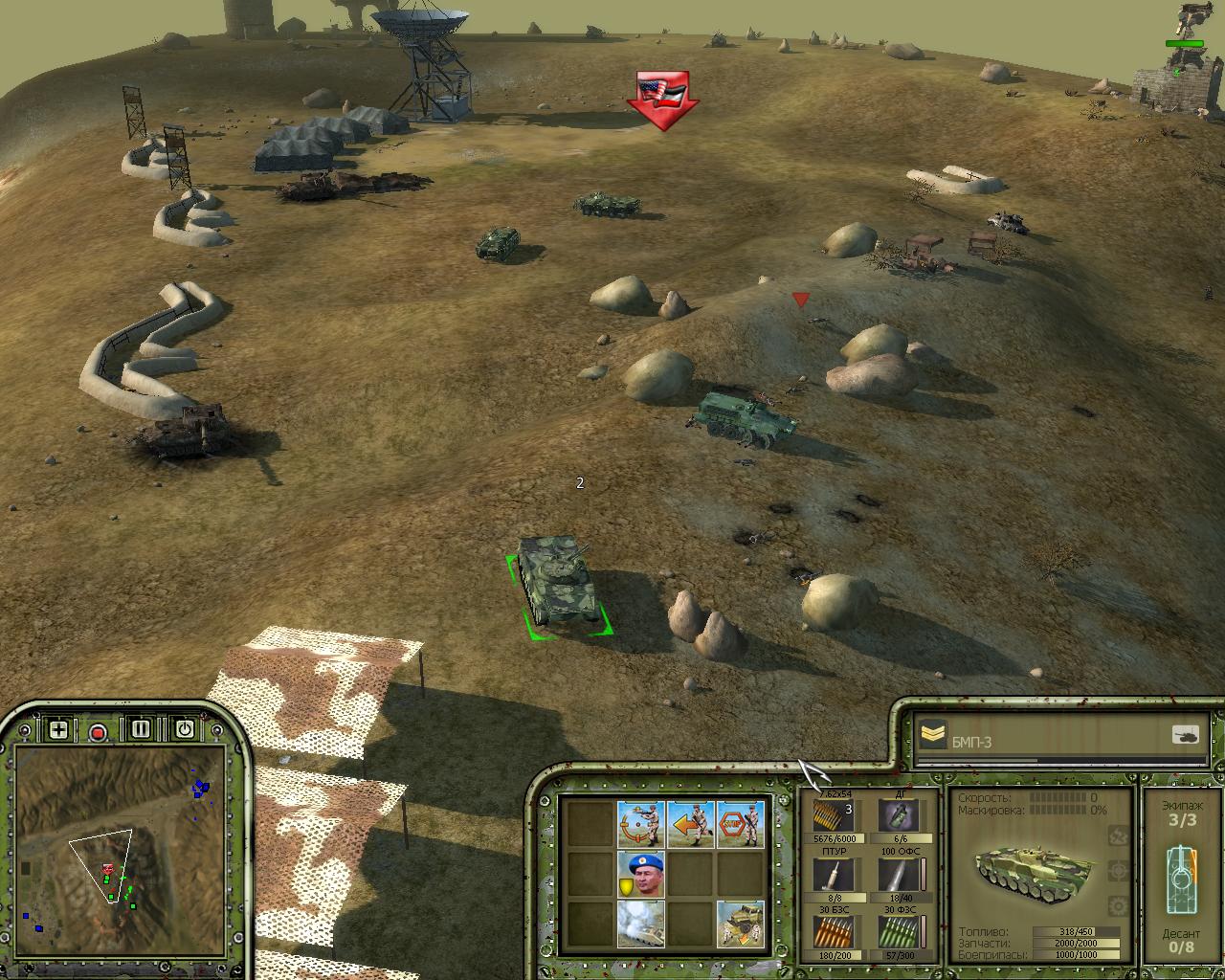Select the blue beret commander portrait

(641, 875)
